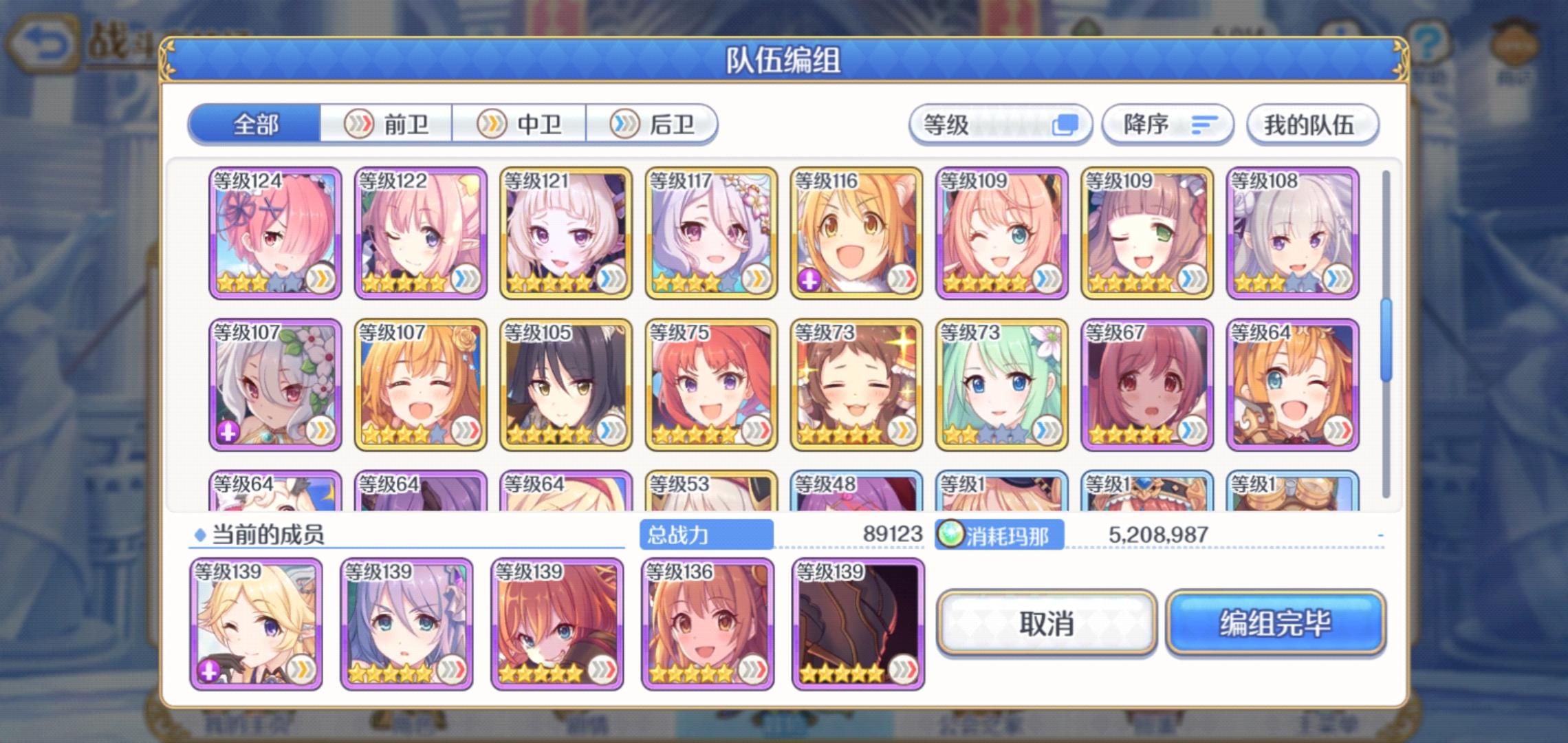Open 我的队伍 my teams panel
1568x743 pixels.
click(x=1311, y=125)
